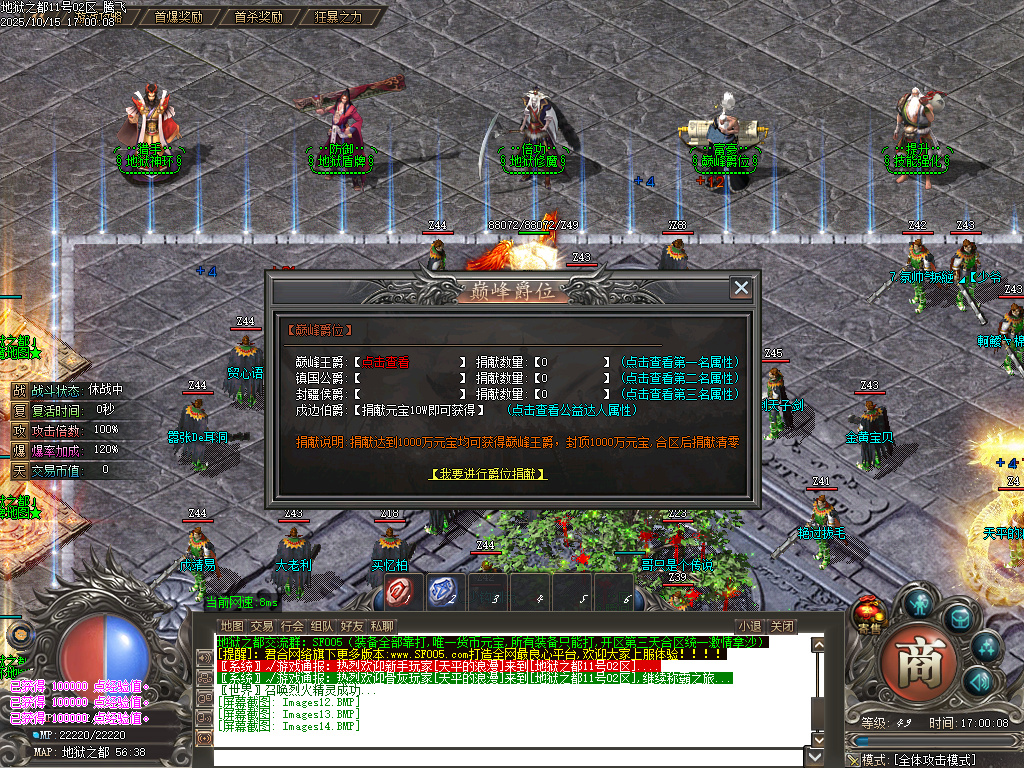Viewport: 1024px width, 768px height.
Task: Open the 寄售 consignment money bag icon
Action: 868,615
